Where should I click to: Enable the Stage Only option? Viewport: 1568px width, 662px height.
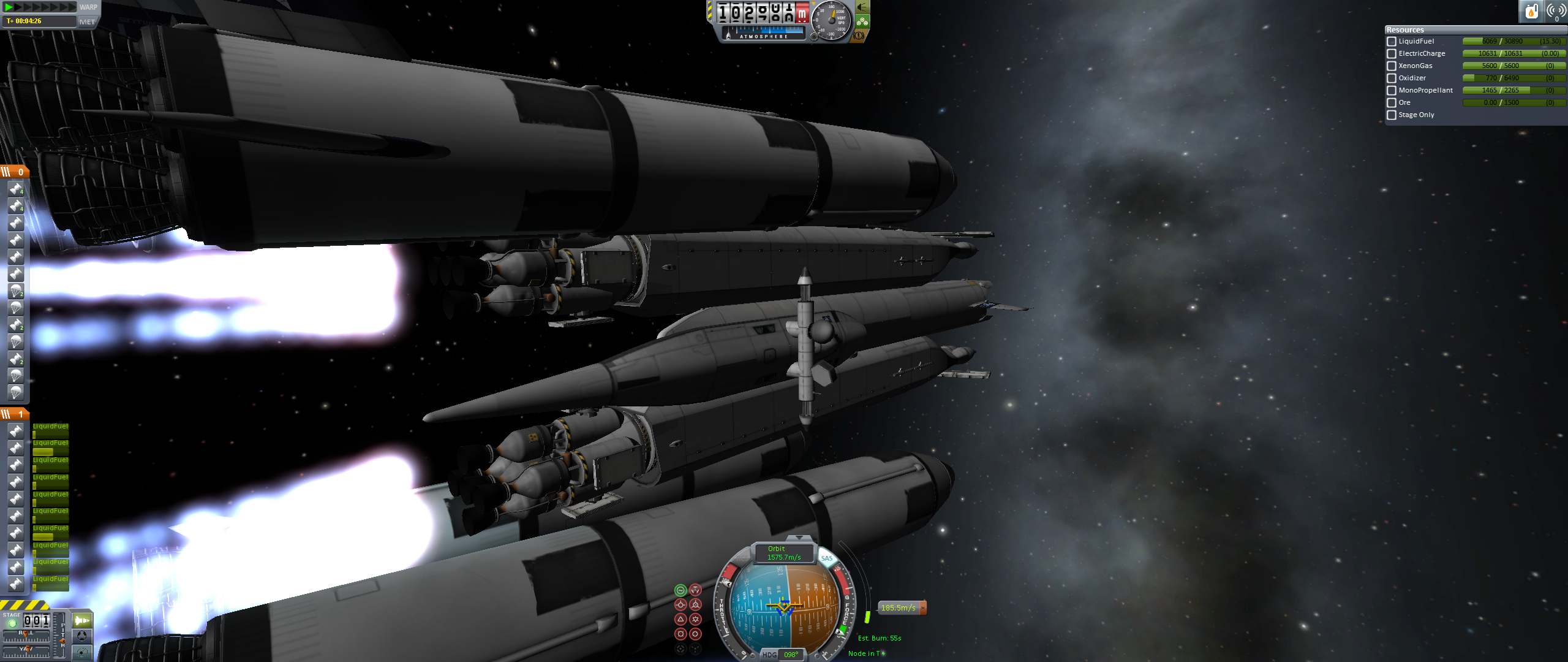[1392, 115]
